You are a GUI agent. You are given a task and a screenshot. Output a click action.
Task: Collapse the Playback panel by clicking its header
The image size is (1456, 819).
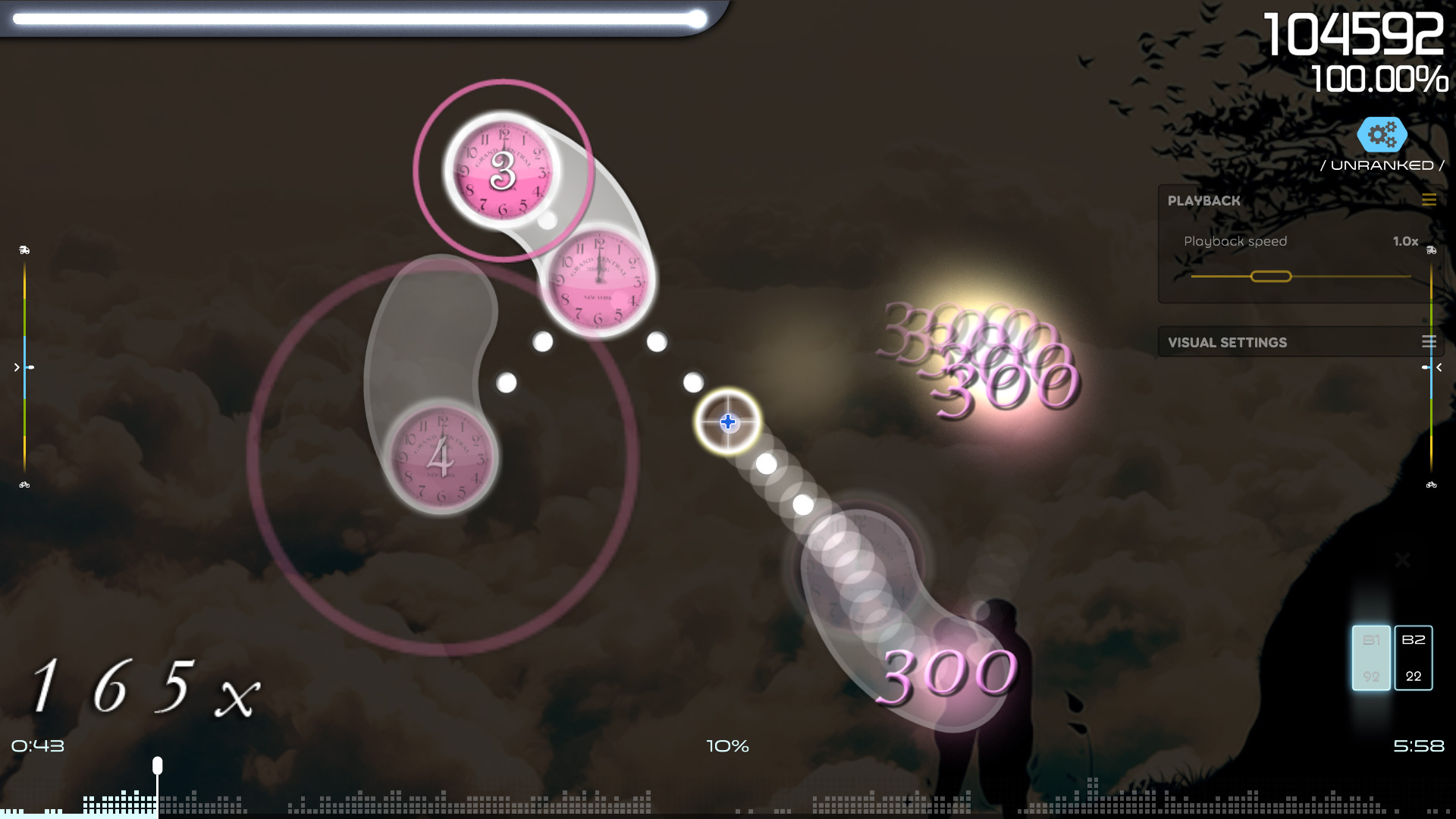point(1204,201)
